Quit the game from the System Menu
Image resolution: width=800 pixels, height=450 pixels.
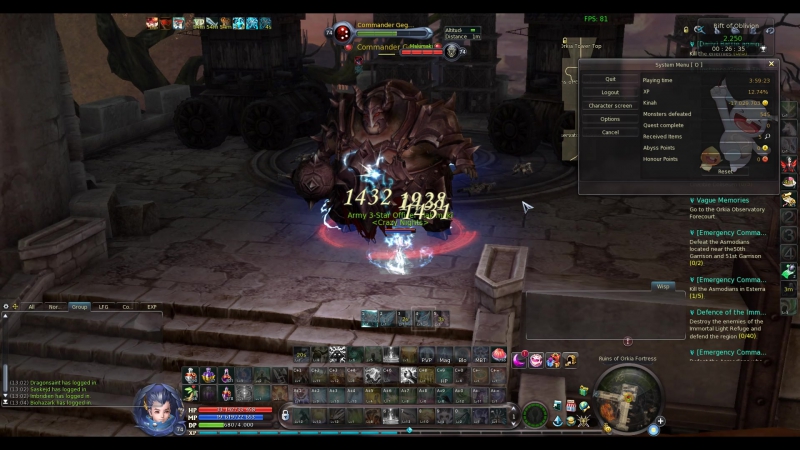610,79
